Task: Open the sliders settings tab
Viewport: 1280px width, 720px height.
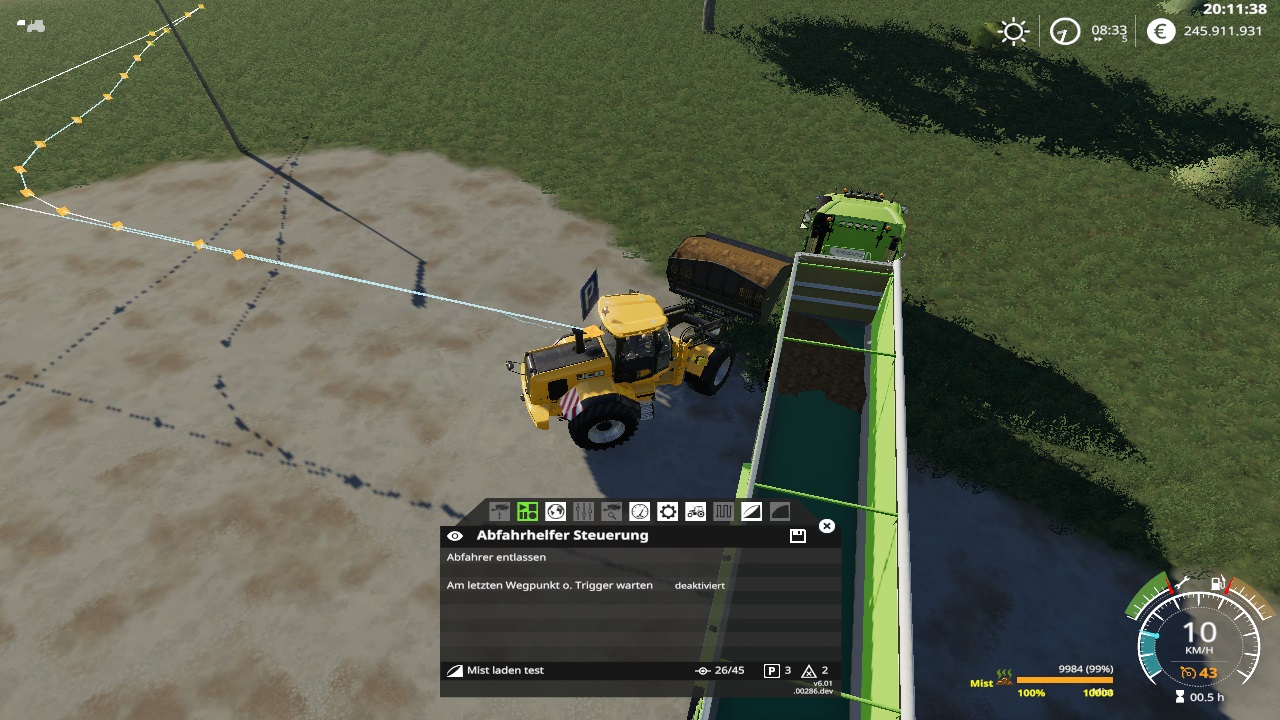Action: coord(584,512)
